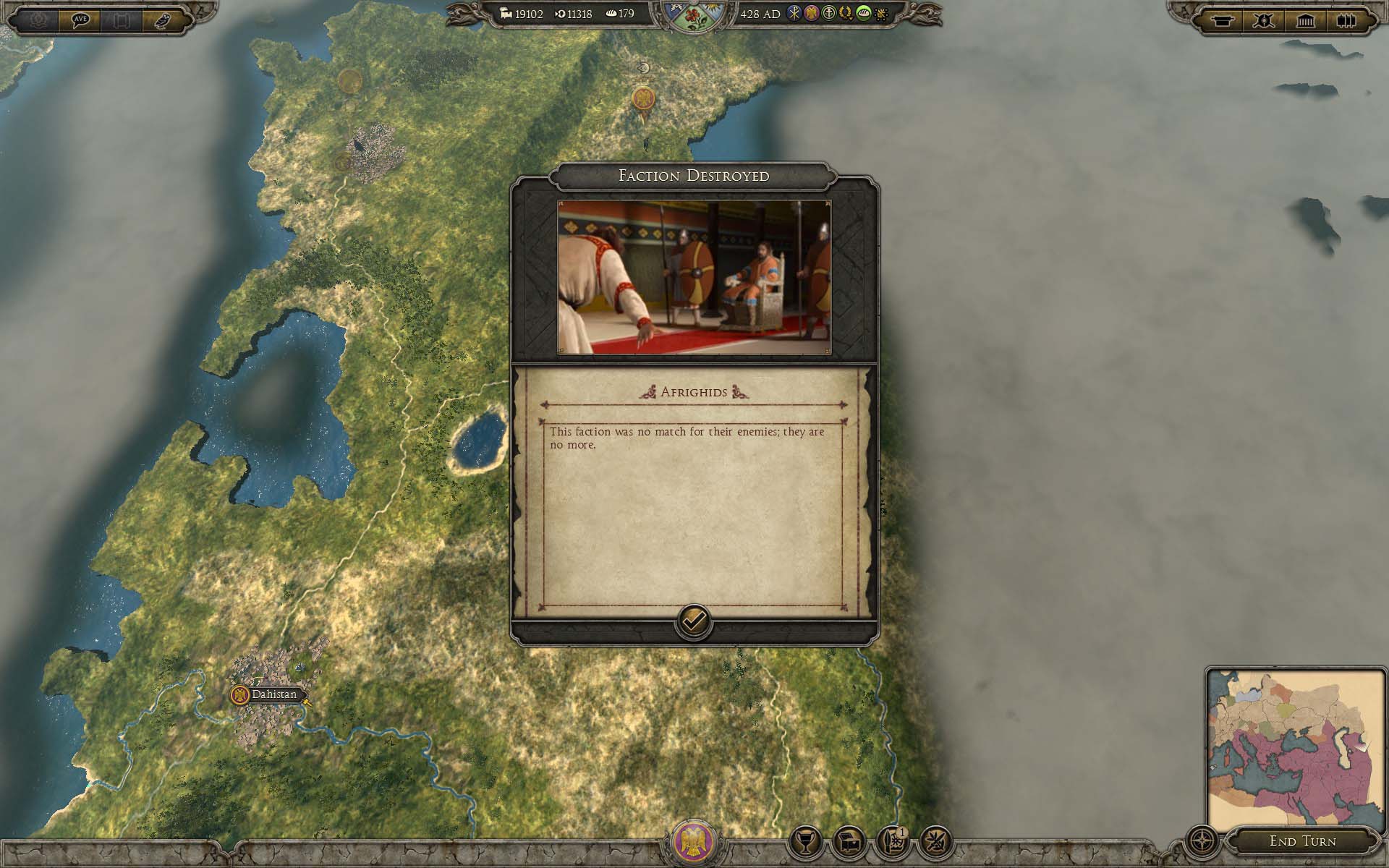Image resolution: width=1389 pixels, height=868 pixels.
Task: Click the laurel wreath effect icon
Action: tap(845, 14)
